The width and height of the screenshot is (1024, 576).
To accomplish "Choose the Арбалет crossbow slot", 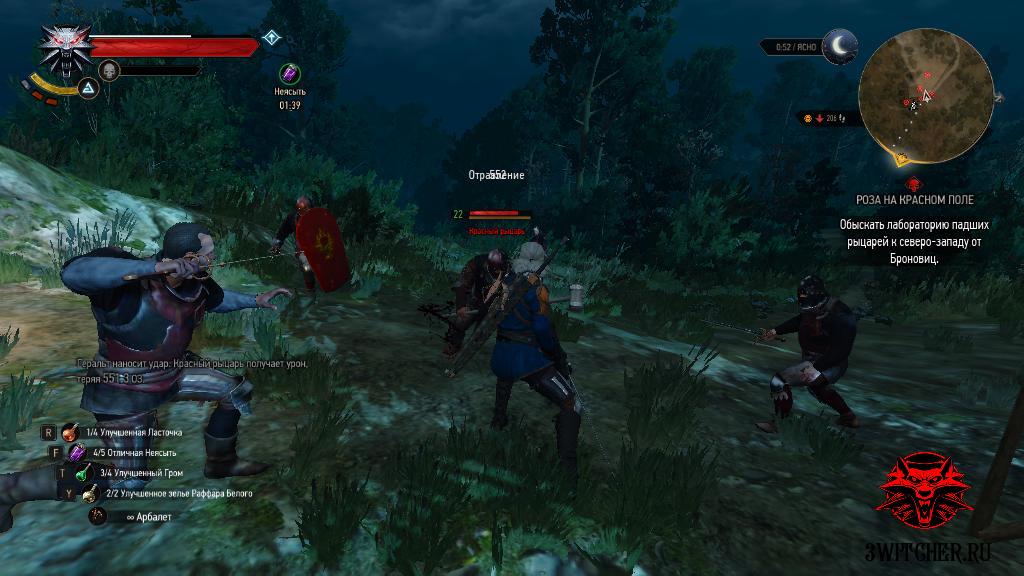I will pyautogui.click(x=98, y=515).
